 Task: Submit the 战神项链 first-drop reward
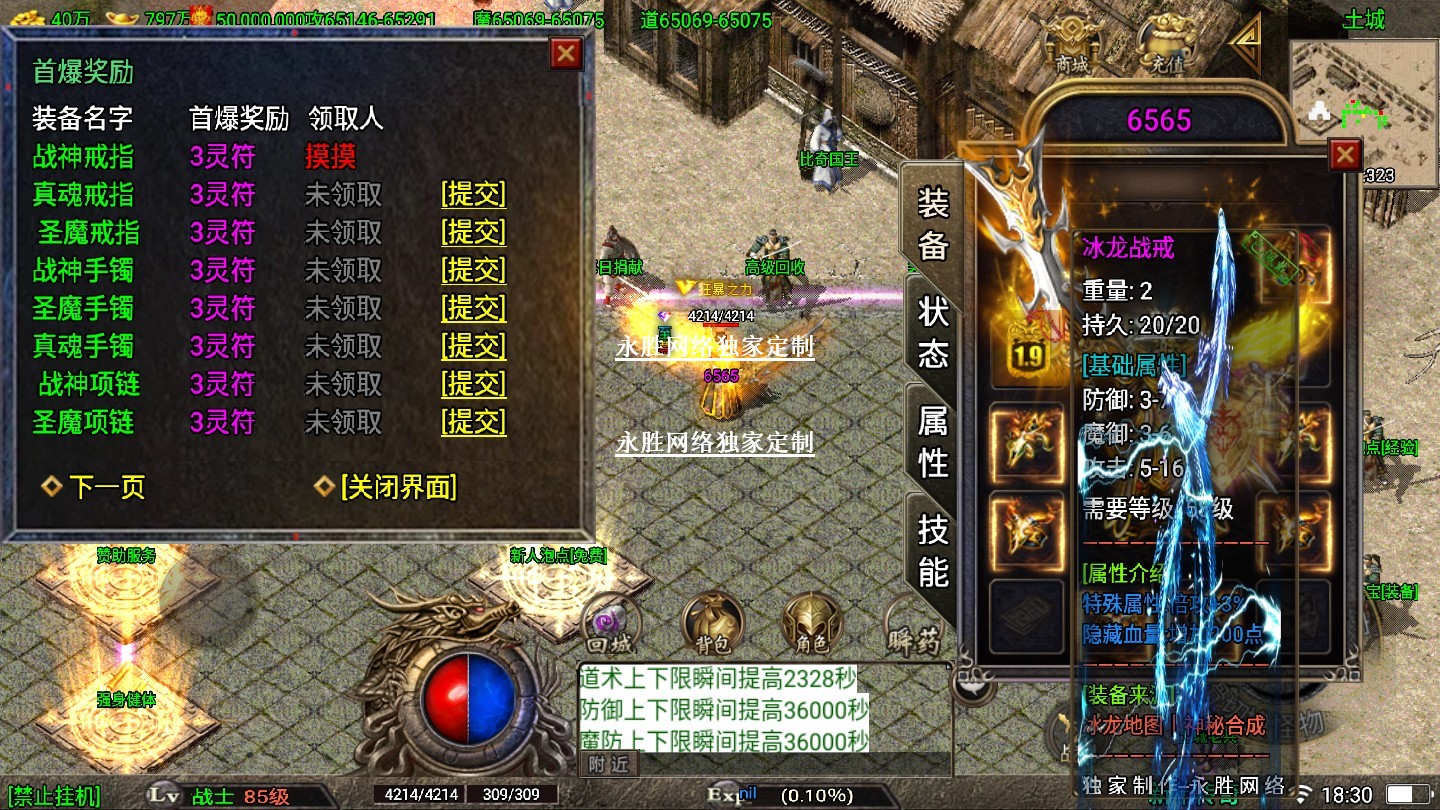[474, 385]
